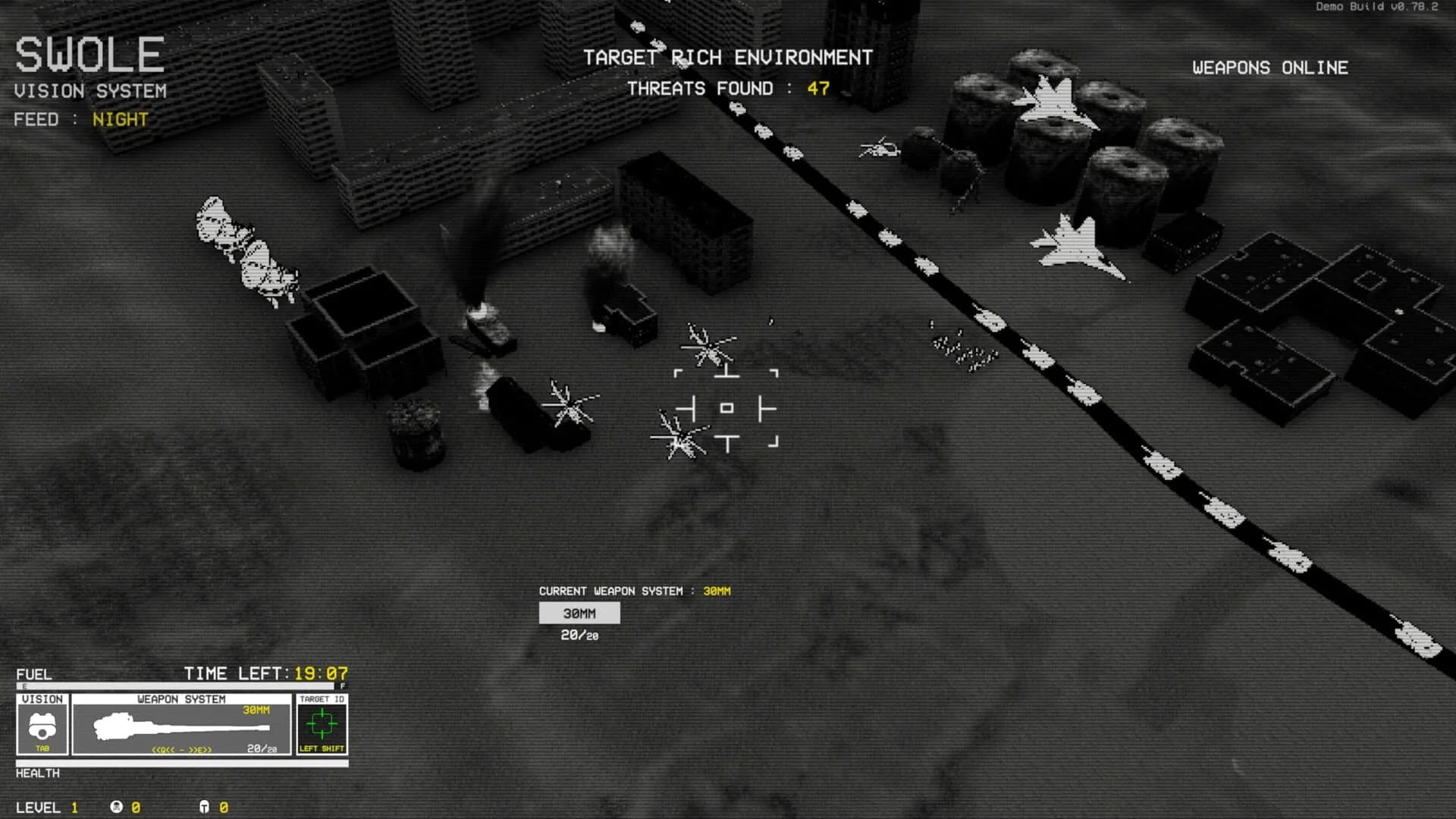Click the skull kill counter icon
Screen dimensions: 1456x819
(x=115, y=808)
